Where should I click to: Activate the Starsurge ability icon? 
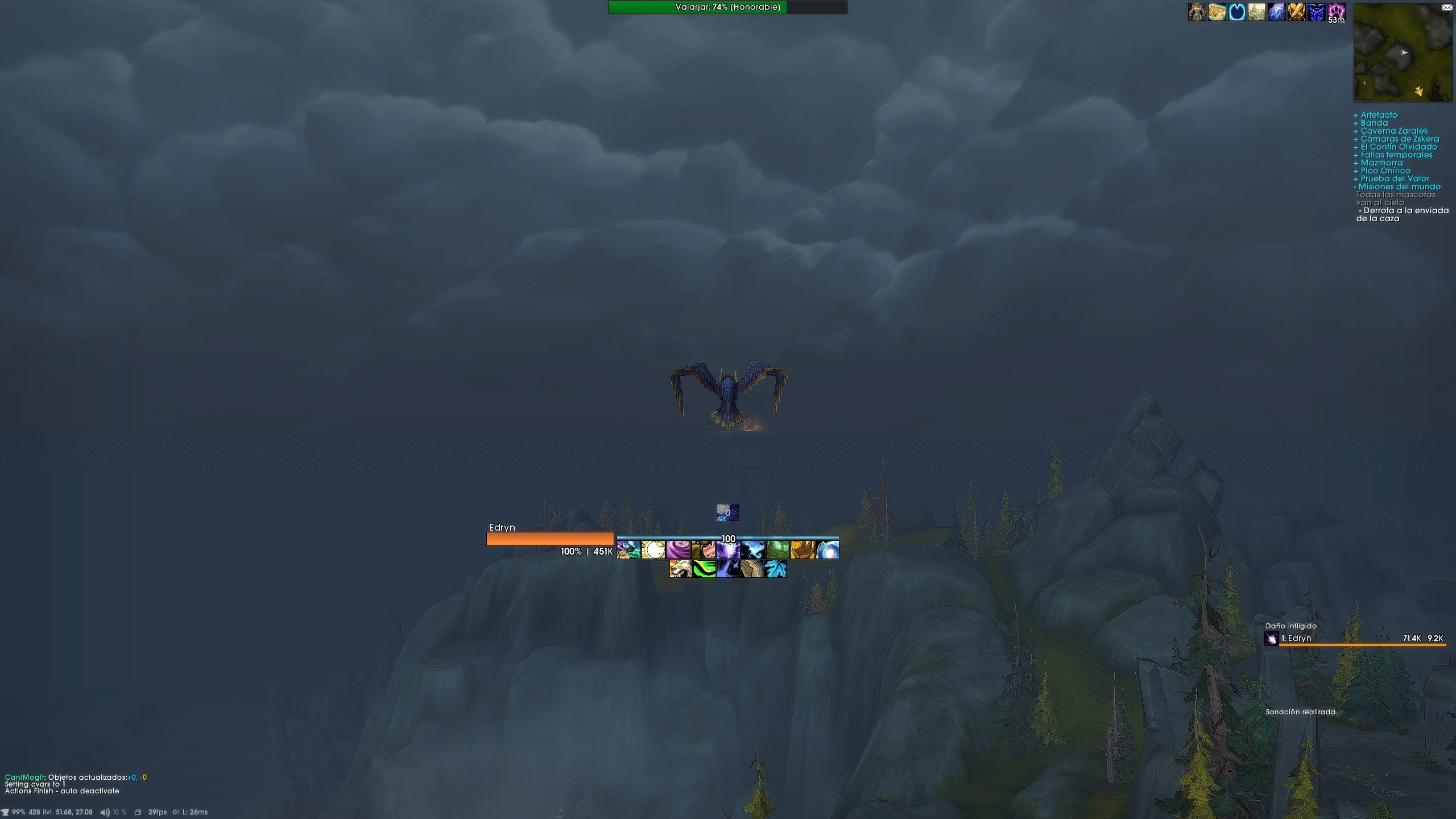pyautogui.click(x=728, y=551)
